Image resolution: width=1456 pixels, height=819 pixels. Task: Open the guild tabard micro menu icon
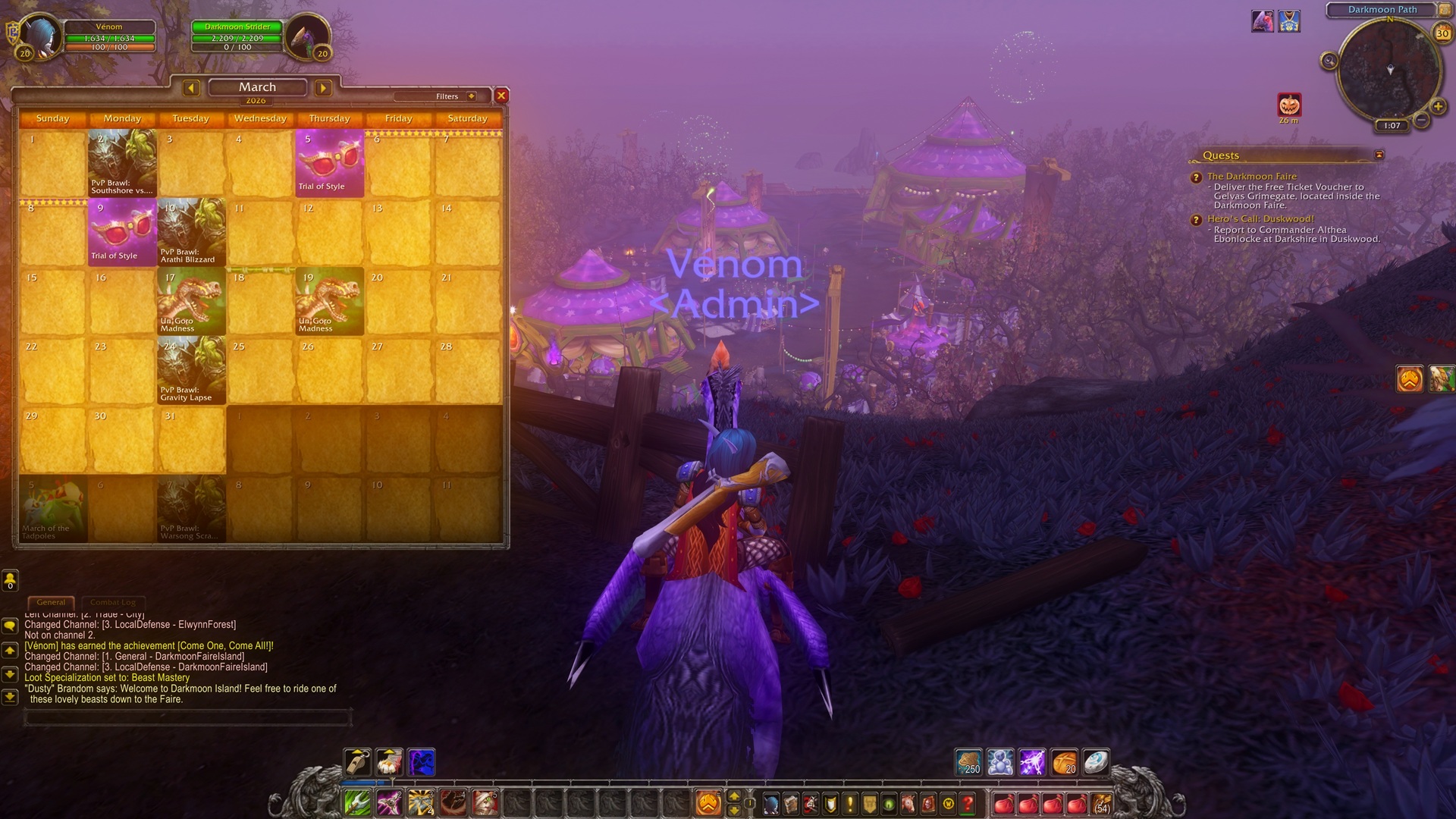pos(870,804)
